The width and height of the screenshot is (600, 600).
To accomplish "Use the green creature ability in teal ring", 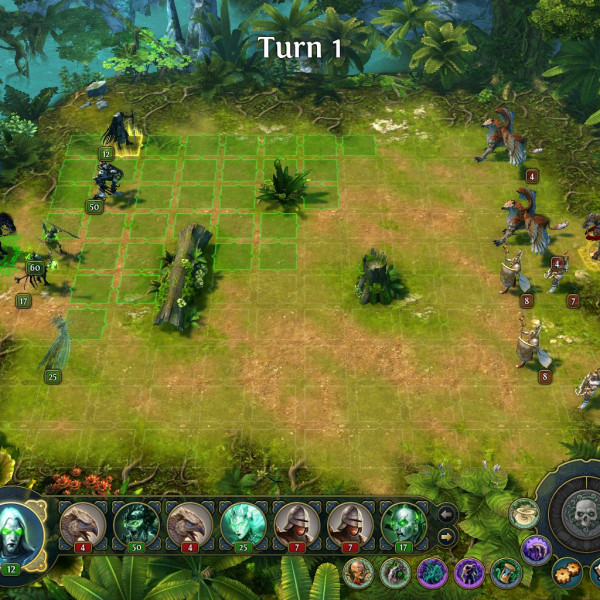I will point(395,573).
